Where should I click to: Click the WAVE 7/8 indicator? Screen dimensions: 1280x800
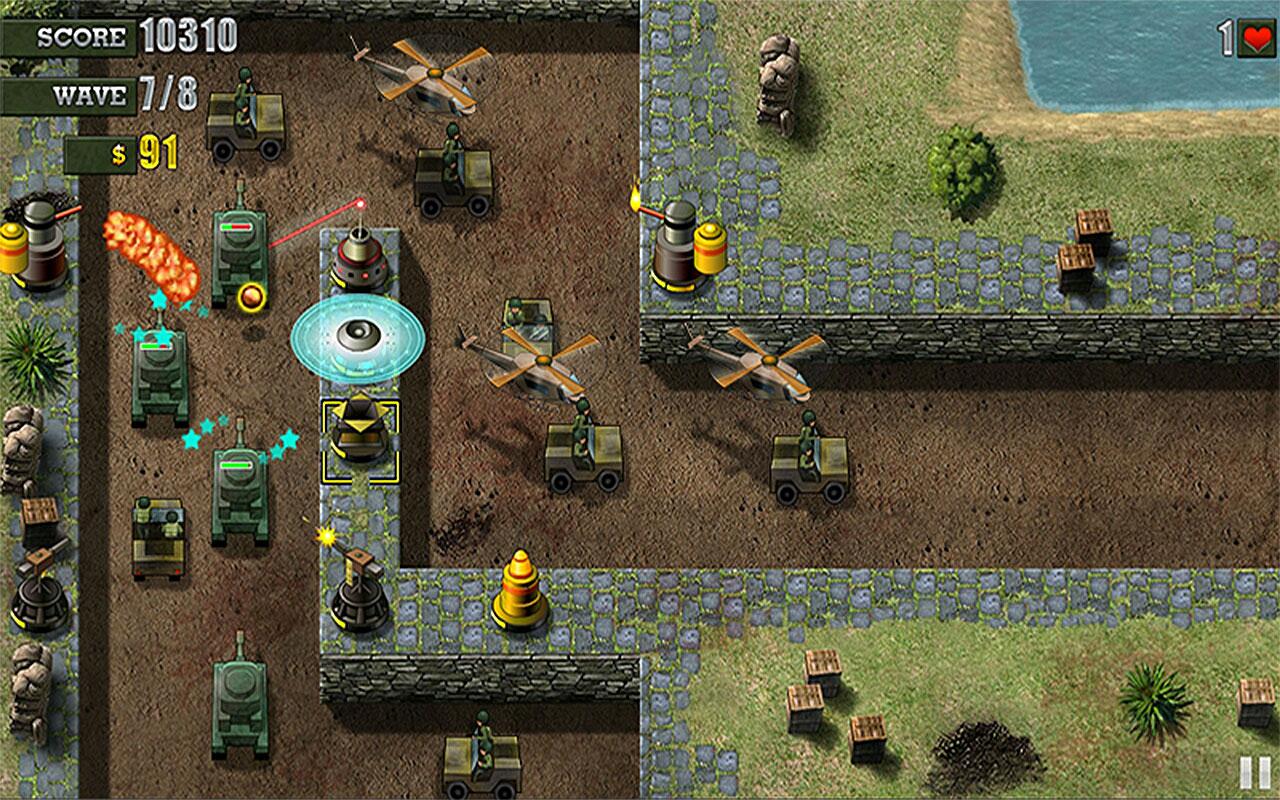[x=90, y=97]
